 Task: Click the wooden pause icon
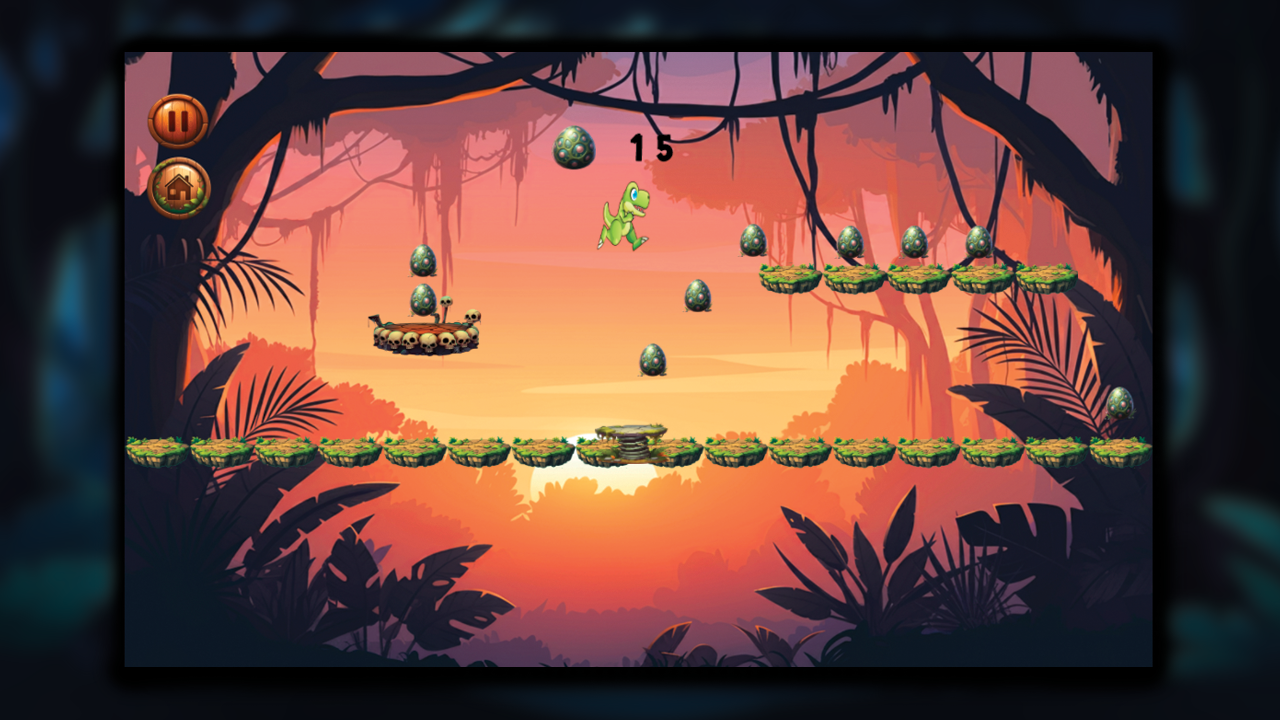[178, 121]
